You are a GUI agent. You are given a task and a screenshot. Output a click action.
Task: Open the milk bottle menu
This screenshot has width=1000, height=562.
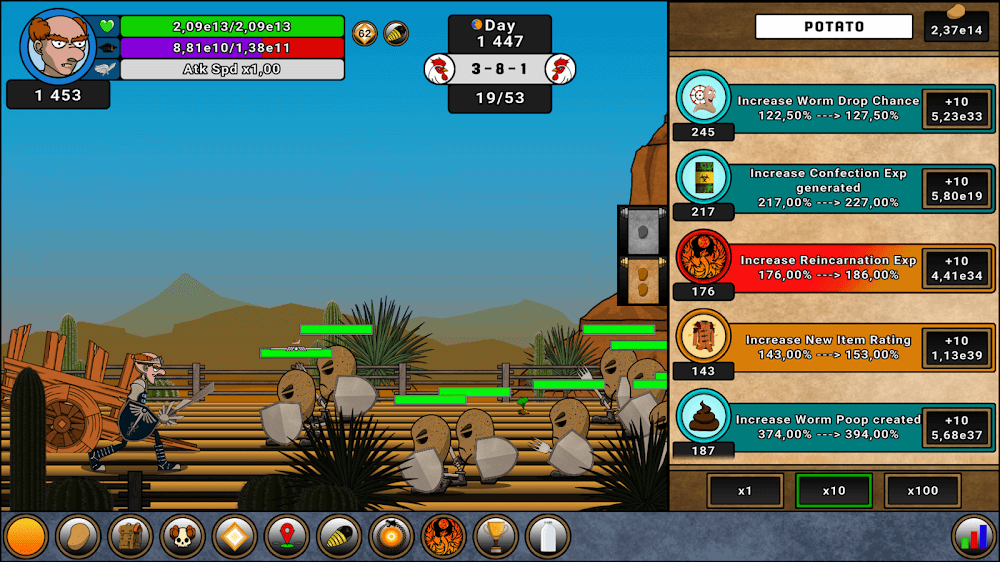point(548,537)
